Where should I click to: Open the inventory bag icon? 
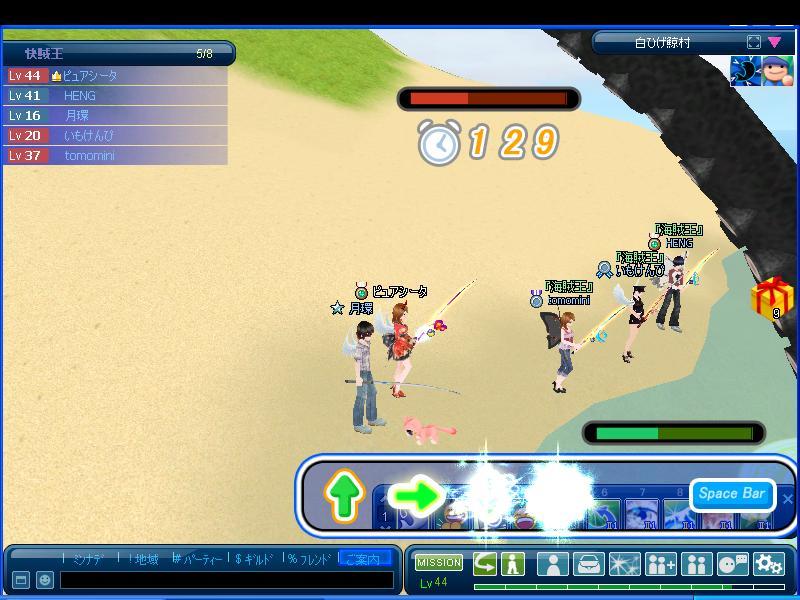589,564
